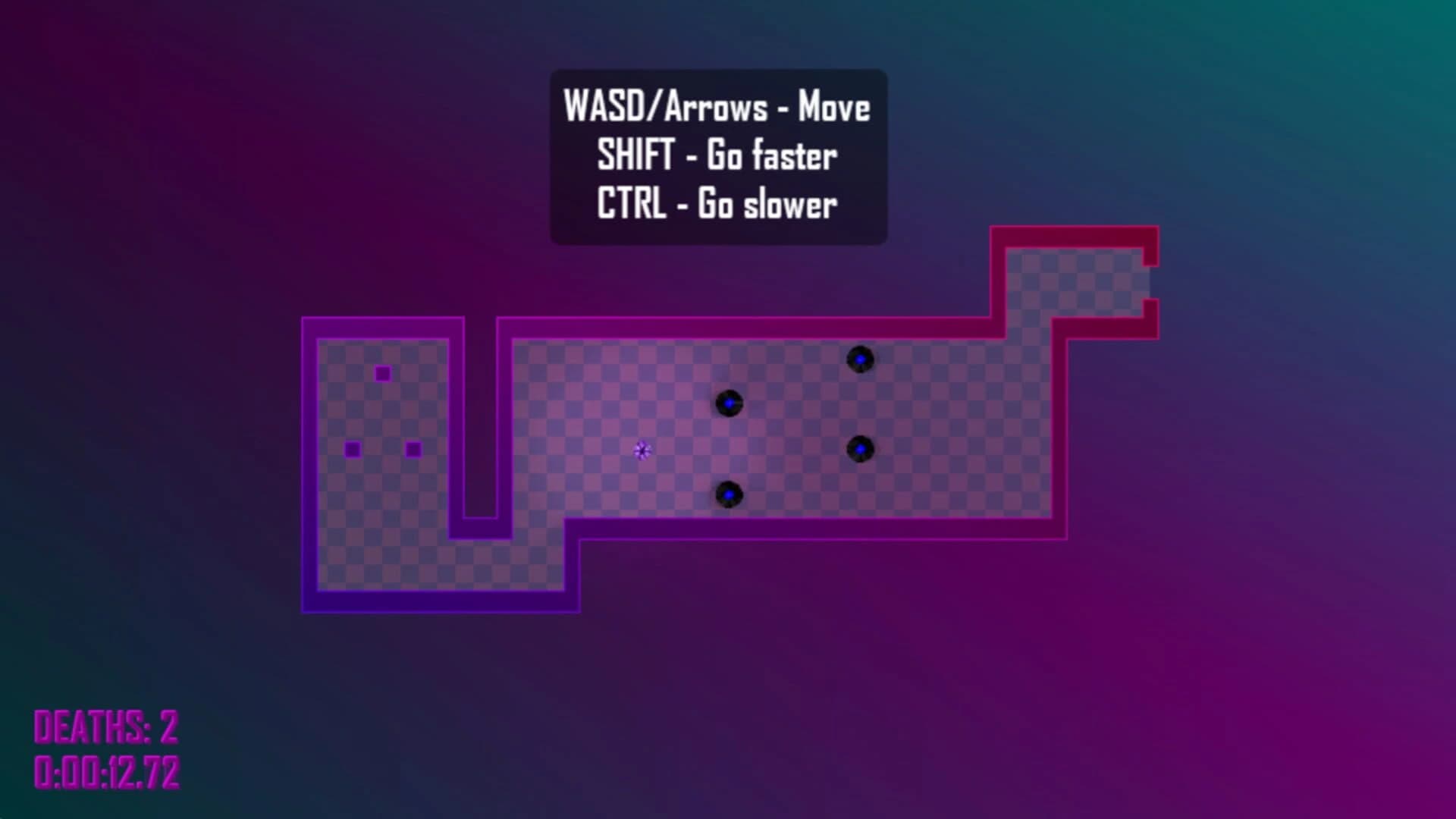
Task: Click the WASD/Arrows - Move instruction text
Action: coord(716,108)
